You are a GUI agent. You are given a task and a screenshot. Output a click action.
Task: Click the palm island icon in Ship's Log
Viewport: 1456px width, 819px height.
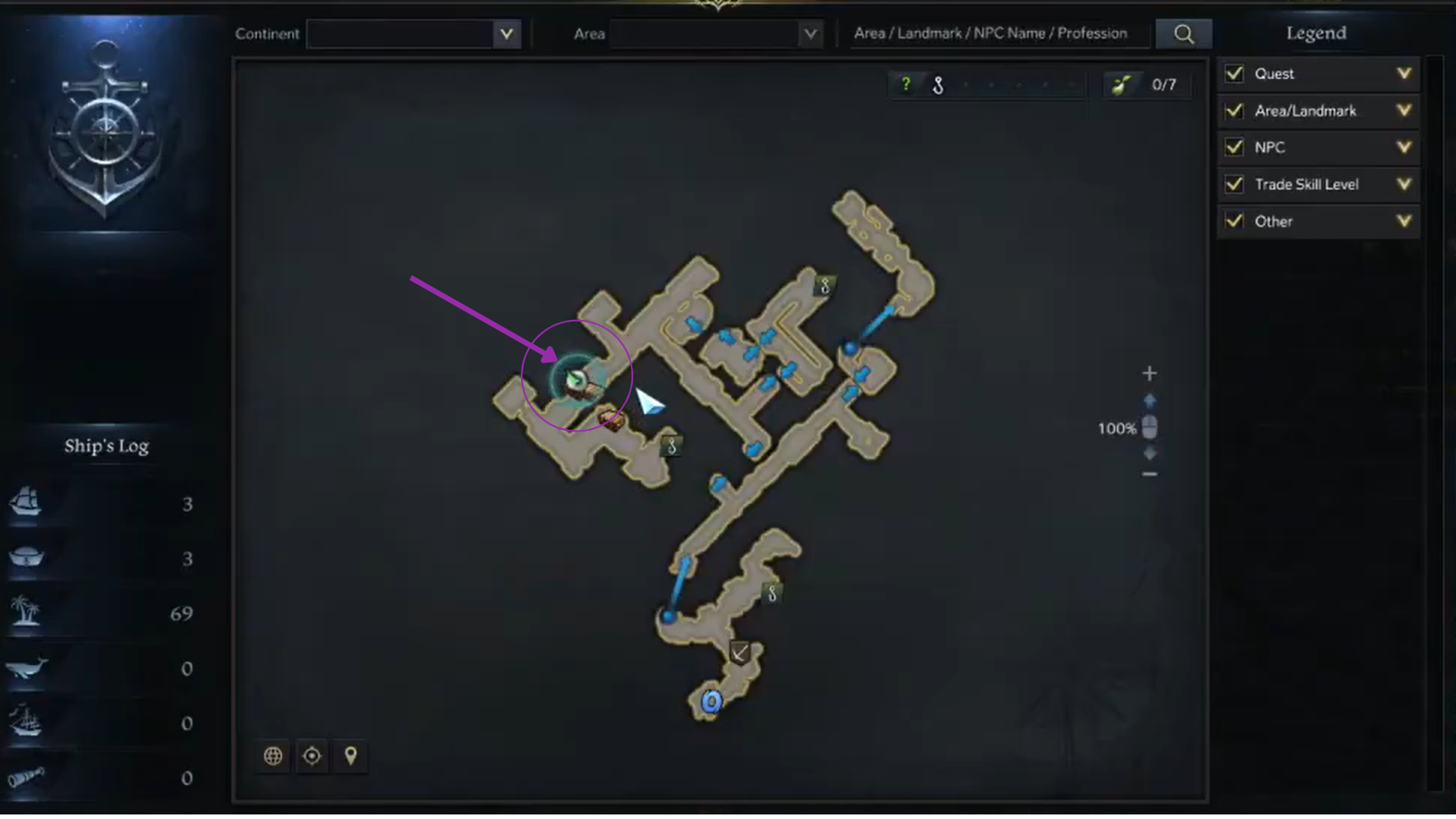click(27, 613)
